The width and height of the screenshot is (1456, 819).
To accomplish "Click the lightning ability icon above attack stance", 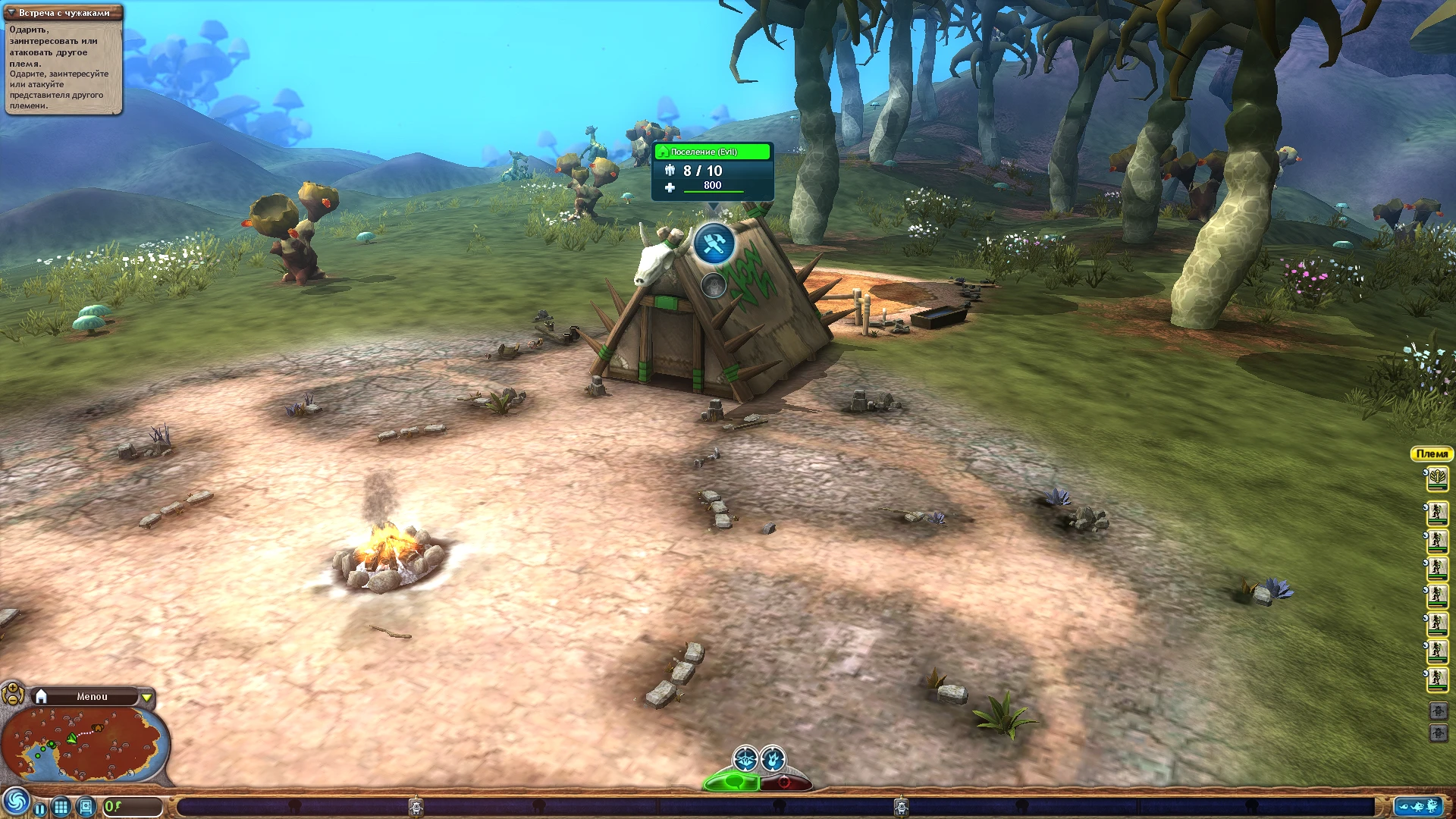I will click(x=773, y=758).
